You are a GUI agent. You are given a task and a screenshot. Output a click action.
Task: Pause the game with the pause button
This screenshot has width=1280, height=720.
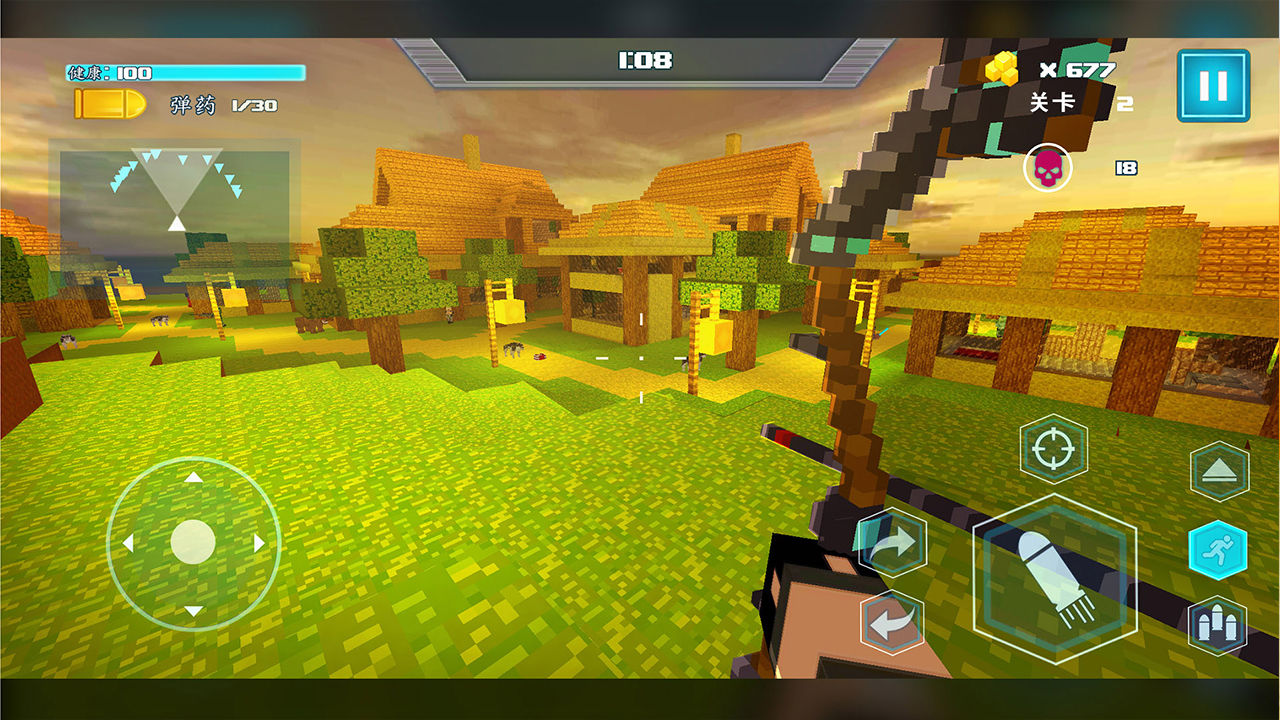1213,85
